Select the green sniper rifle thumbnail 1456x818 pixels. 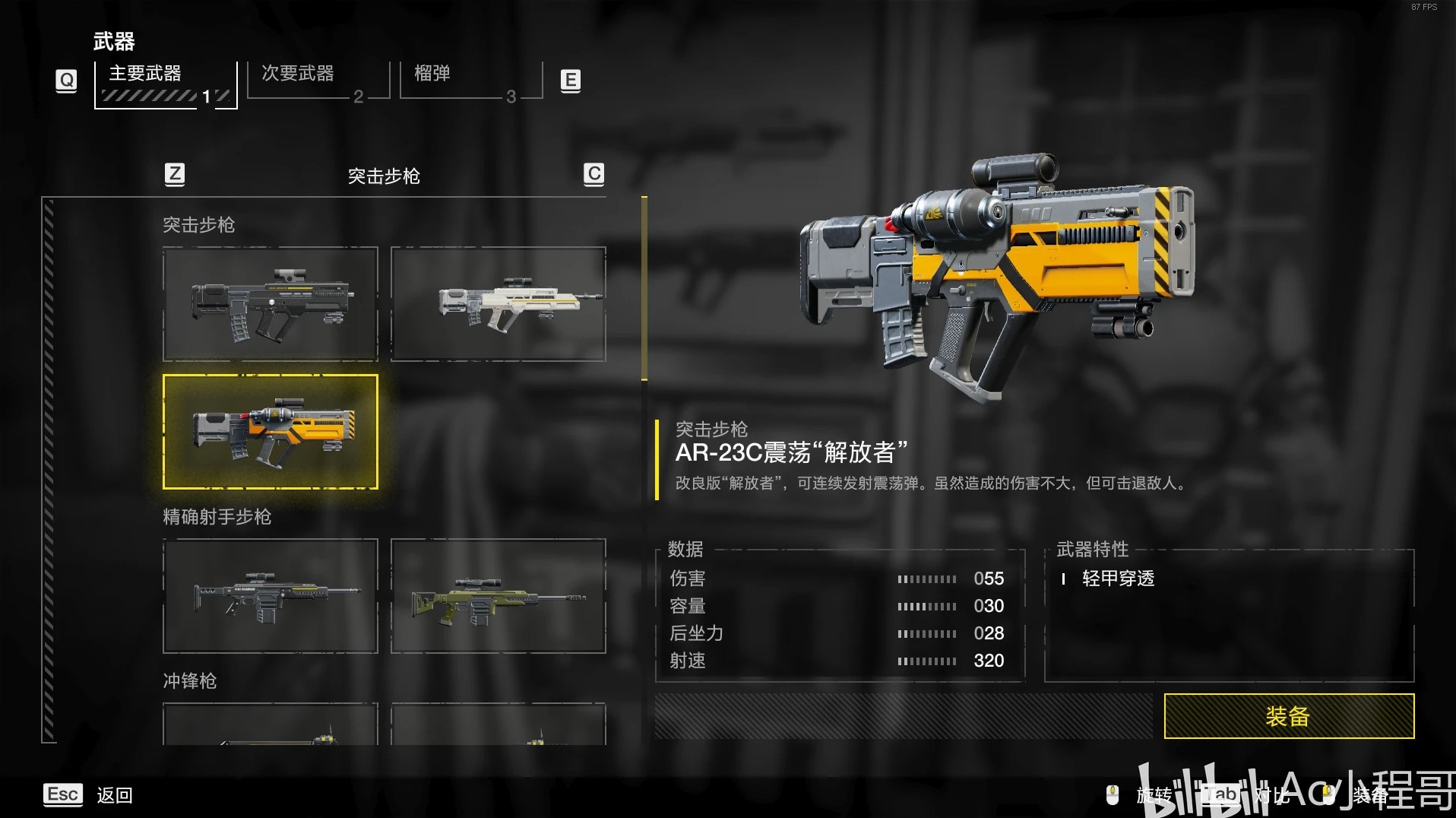(x=498, y=596)
